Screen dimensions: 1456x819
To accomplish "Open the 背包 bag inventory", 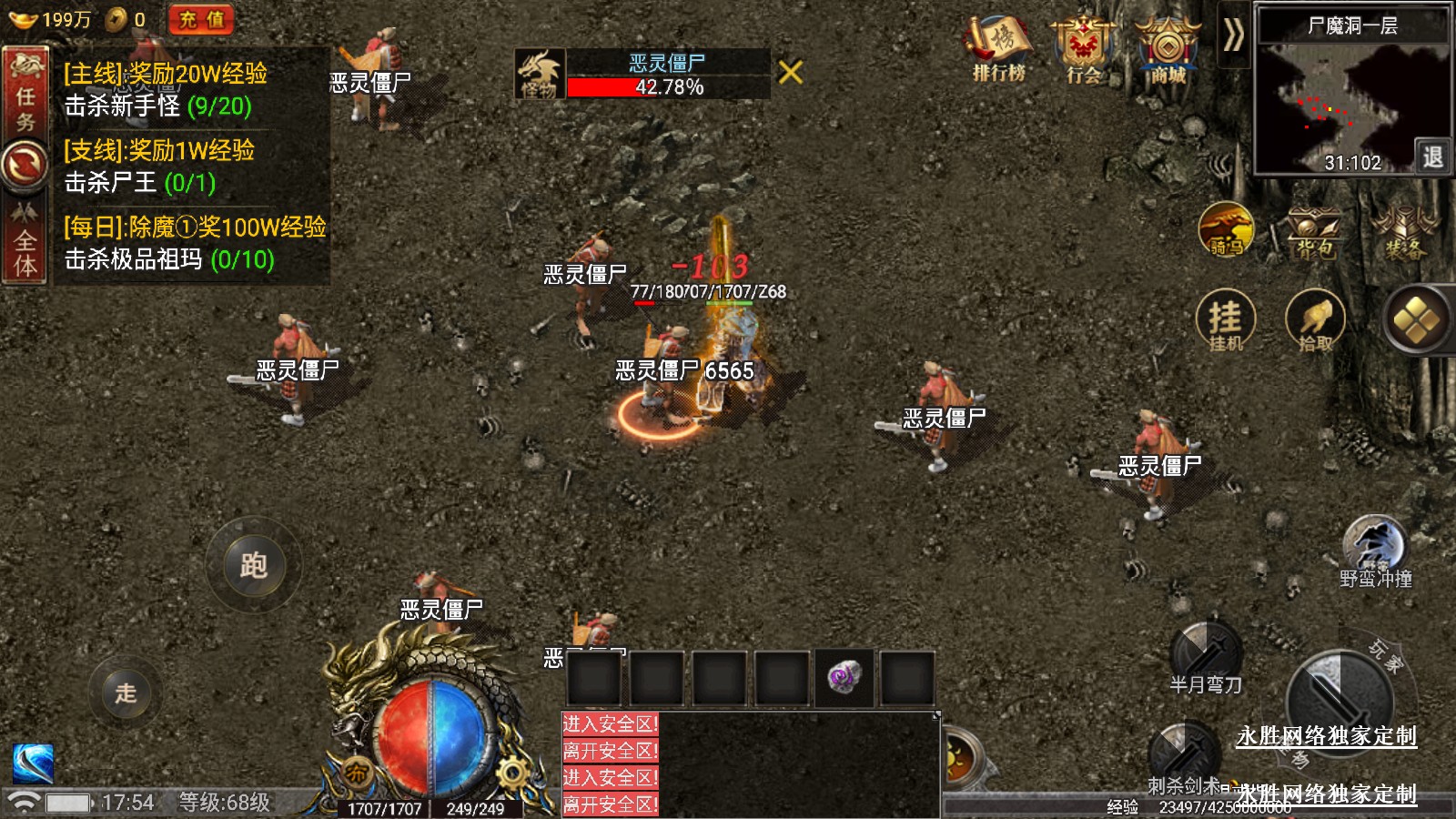I will point(1314,232).
